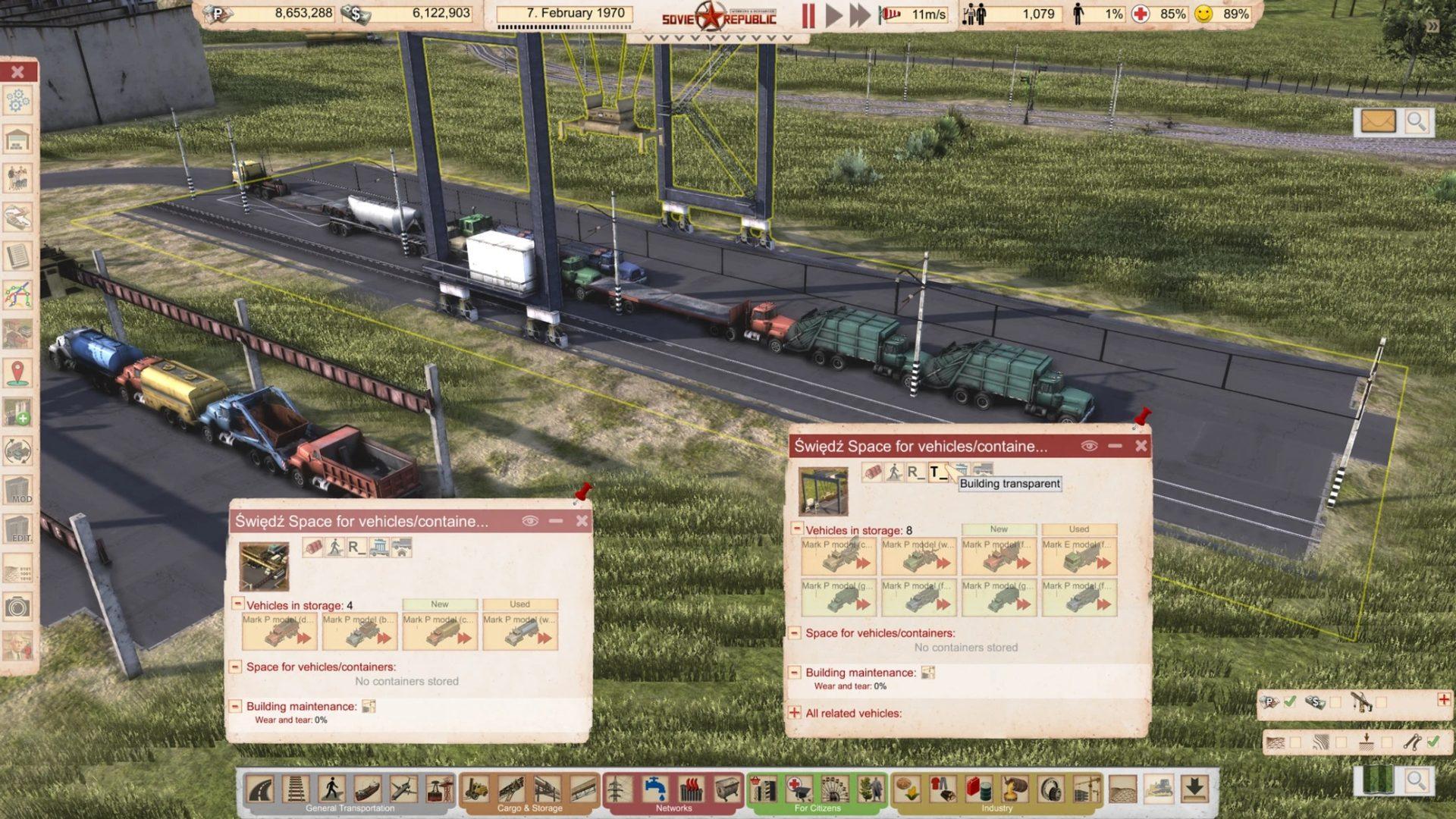Close the right vehicle storage window
Screen dimensions: 1456x819
[1141, 446]
